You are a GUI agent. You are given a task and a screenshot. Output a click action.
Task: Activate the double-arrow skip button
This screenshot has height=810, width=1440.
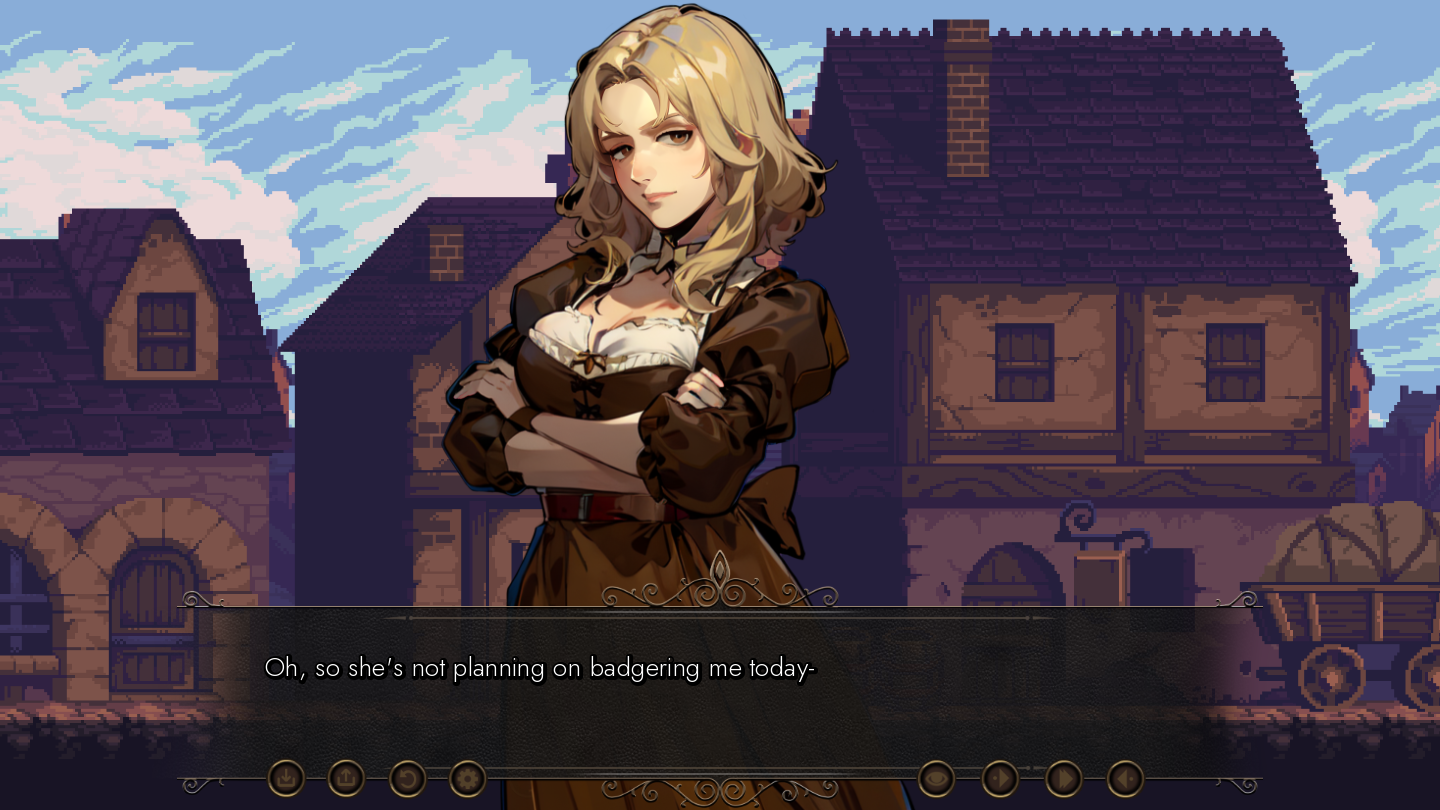pyautogui.click(x=1063, y=778)
